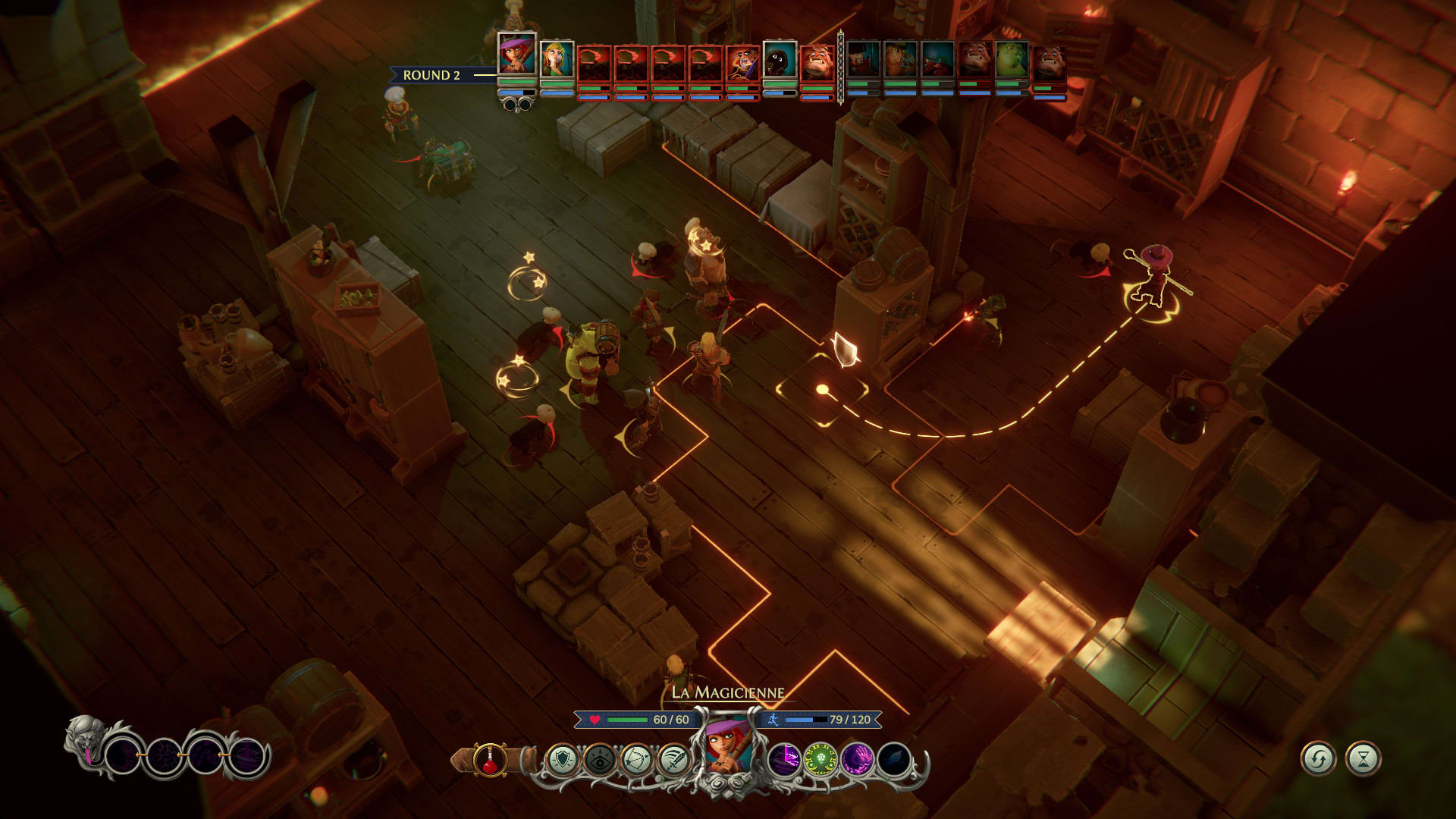The image size is (1456, 819).
Task: Select the green ogre portrait in turn order
Action: click(1011, 60)
